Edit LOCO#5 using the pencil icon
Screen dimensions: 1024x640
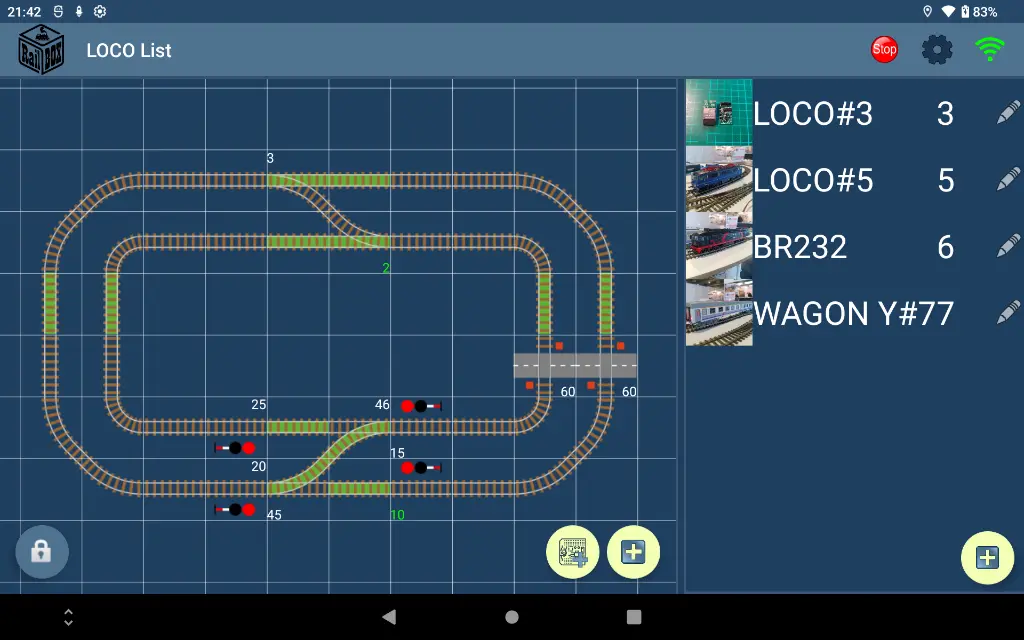1008,180
